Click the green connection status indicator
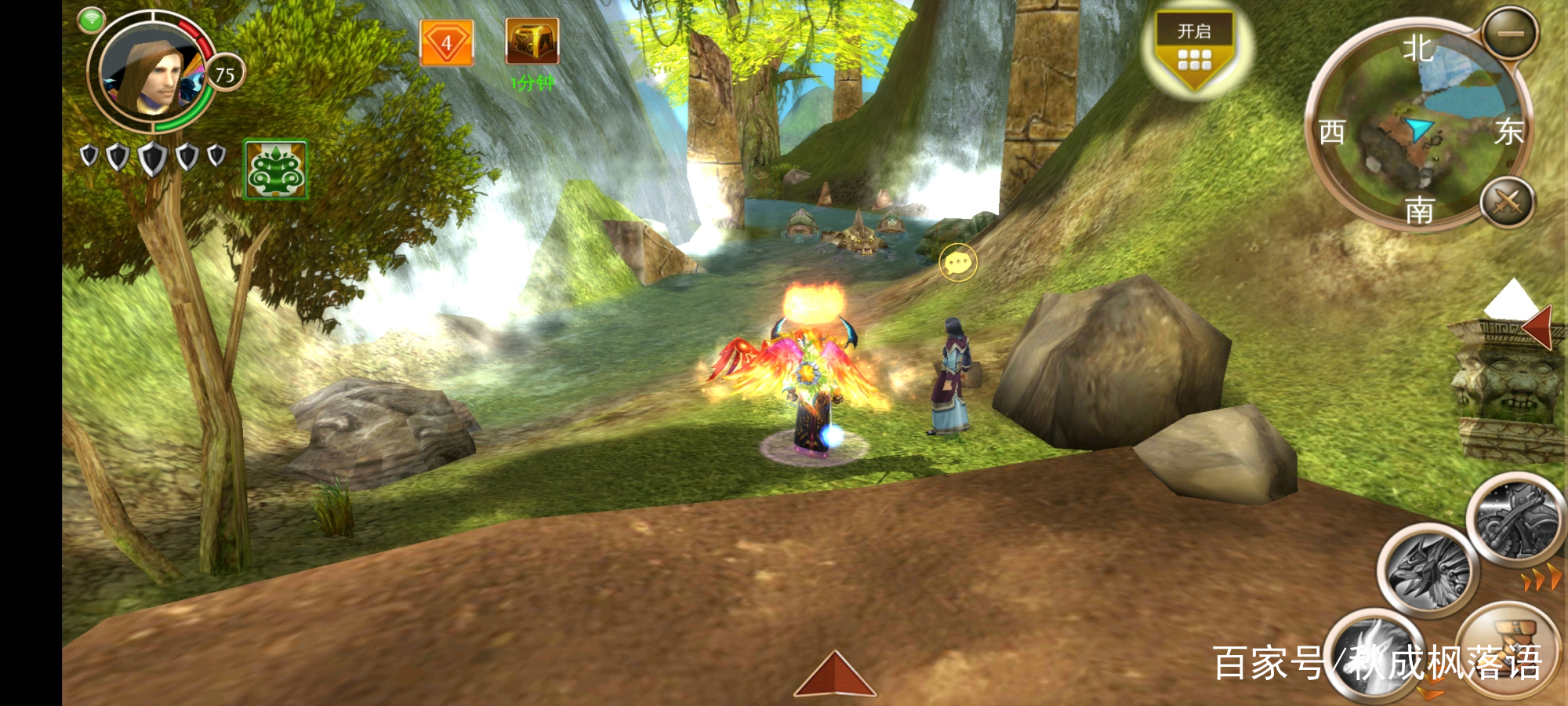This screenshot has width=1568, height=706. click(x=92, y=20)
